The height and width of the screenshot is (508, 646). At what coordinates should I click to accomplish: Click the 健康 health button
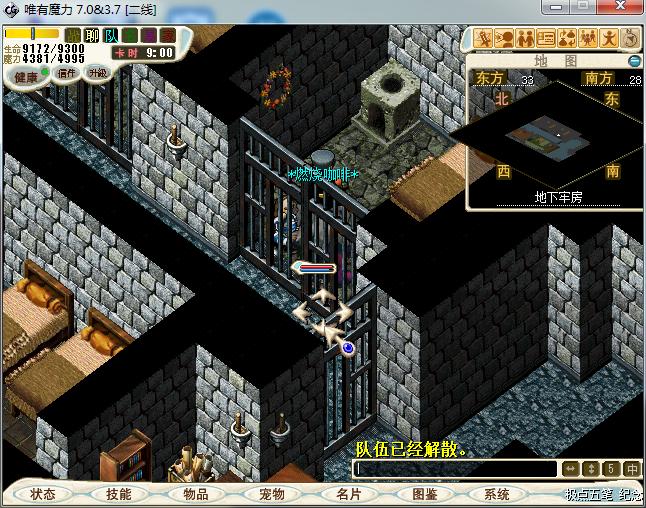click(25, 76)
